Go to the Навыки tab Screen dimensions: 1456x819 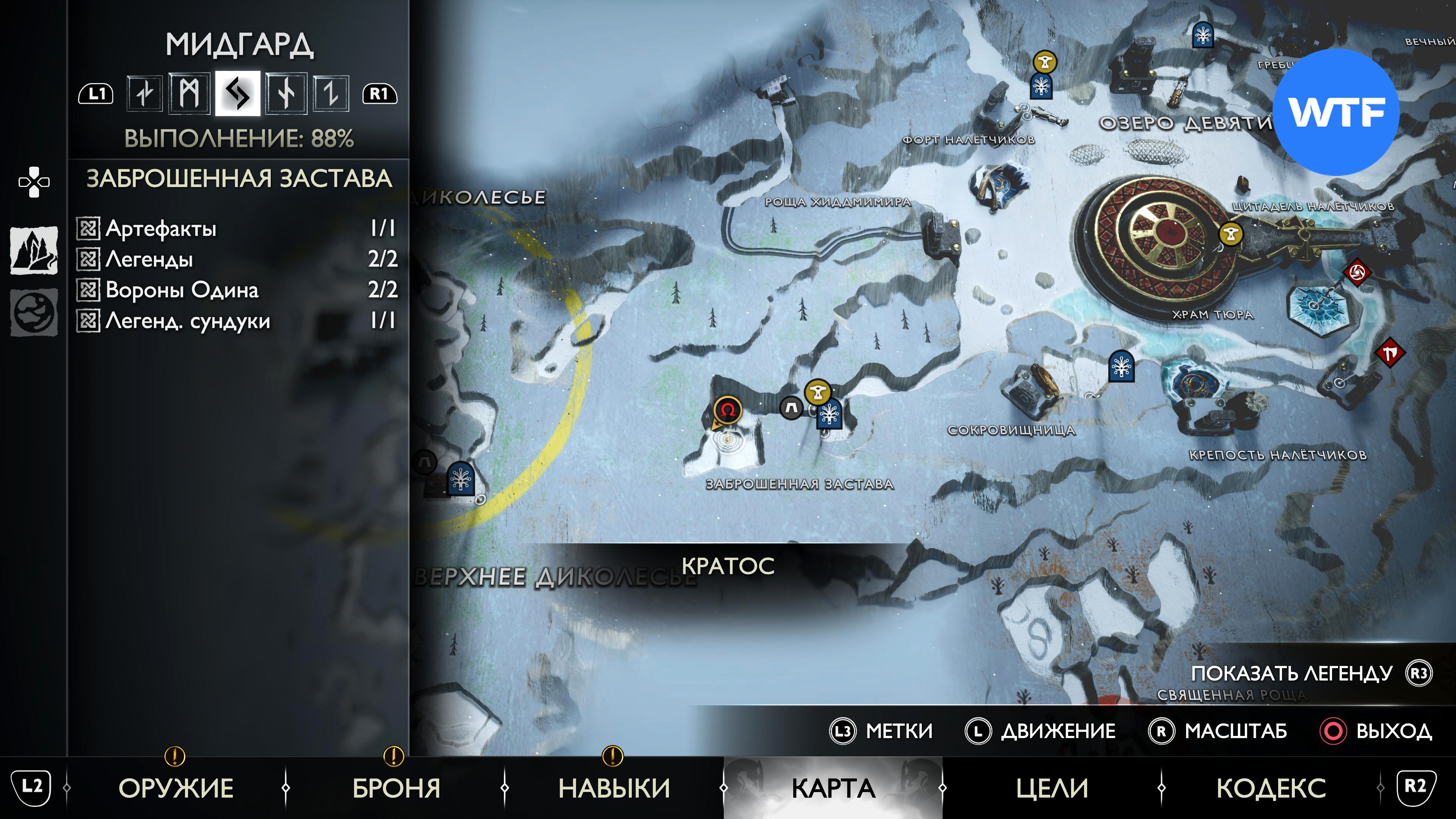coord(614,788)
